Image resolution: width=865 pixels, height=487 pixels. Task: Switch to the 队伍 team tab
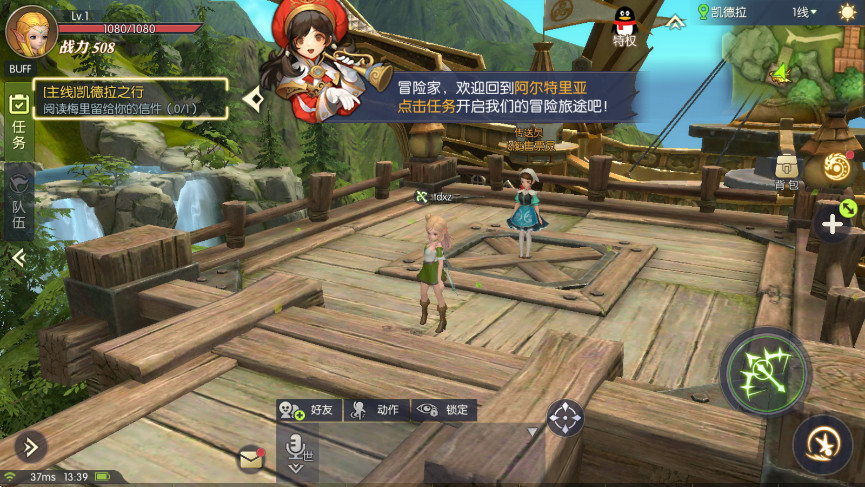tap(18, 202)
